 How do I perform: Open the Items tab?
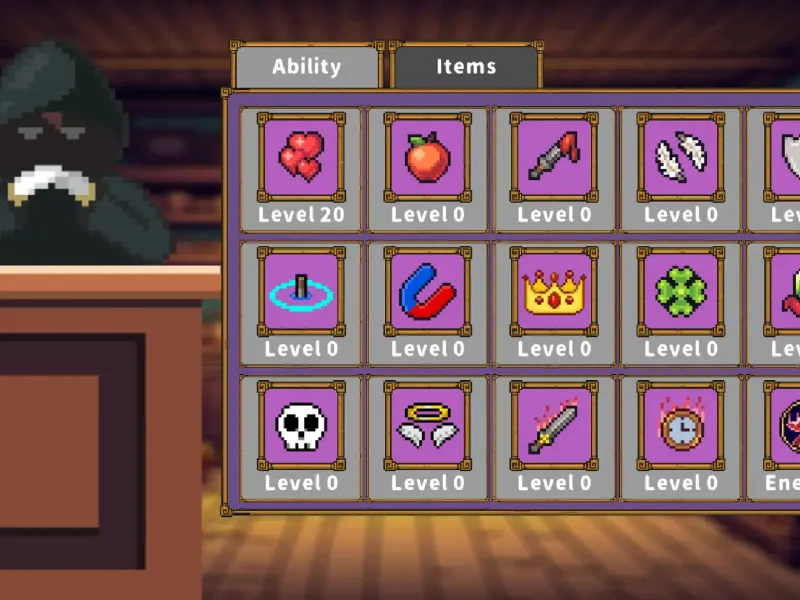click(x=465, y=67)
